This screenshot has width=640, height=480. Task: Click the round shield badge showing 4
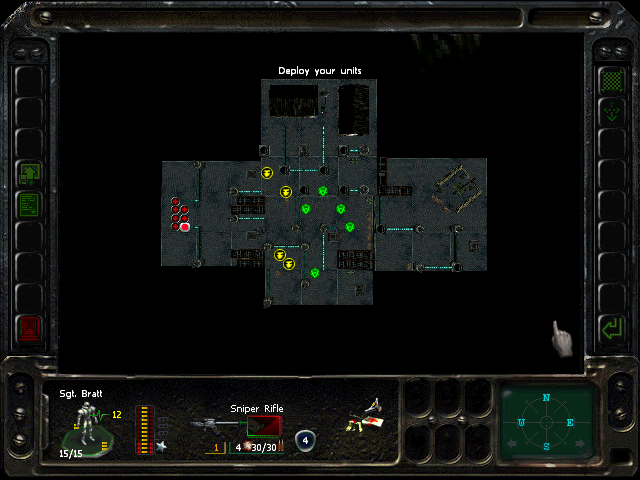pyautogui.click(x=306, y=438)
